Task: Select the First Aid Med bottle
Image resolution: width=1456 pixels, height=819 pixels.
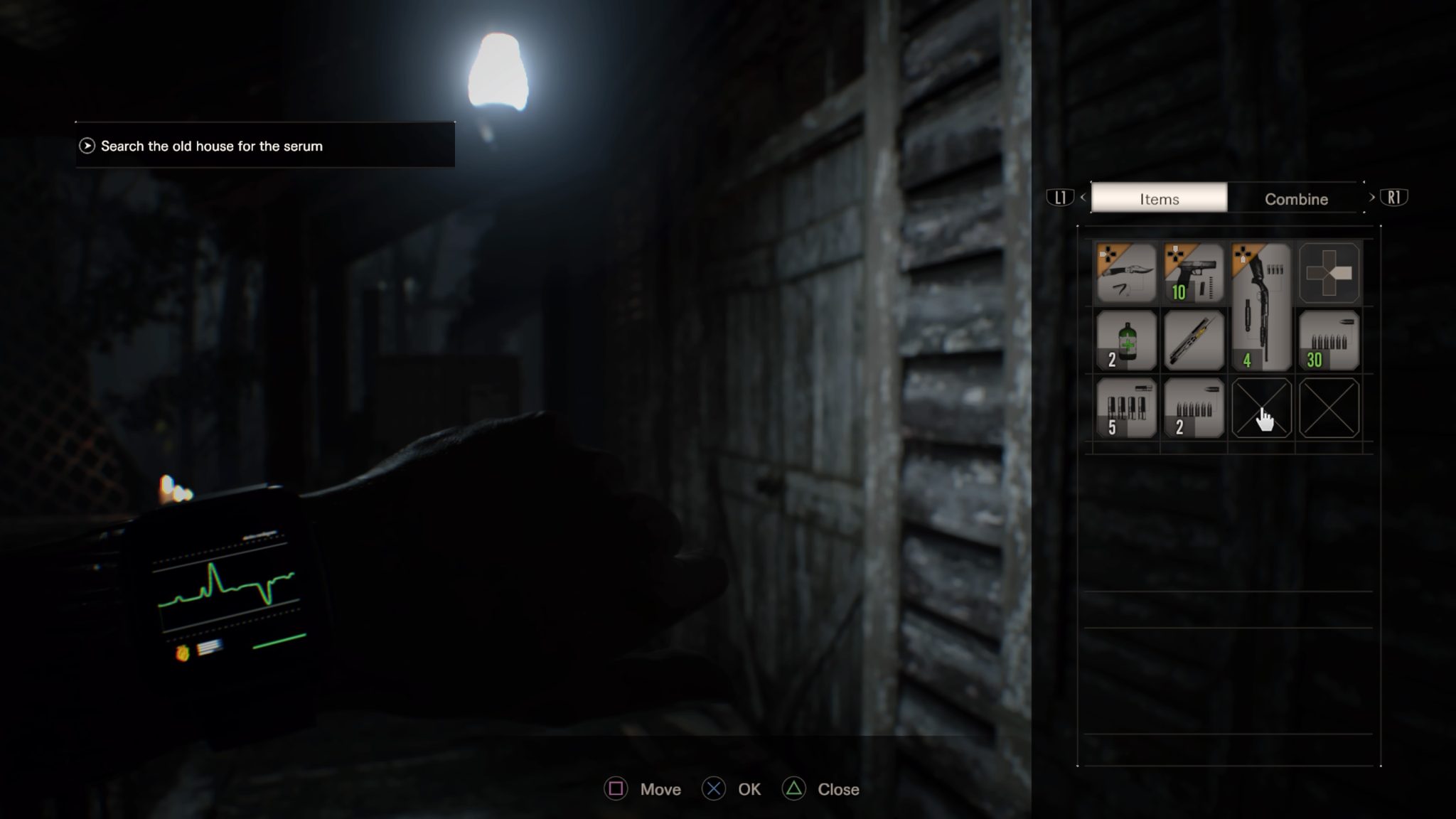Action: pyautogui.click(x=1125, y=341)
